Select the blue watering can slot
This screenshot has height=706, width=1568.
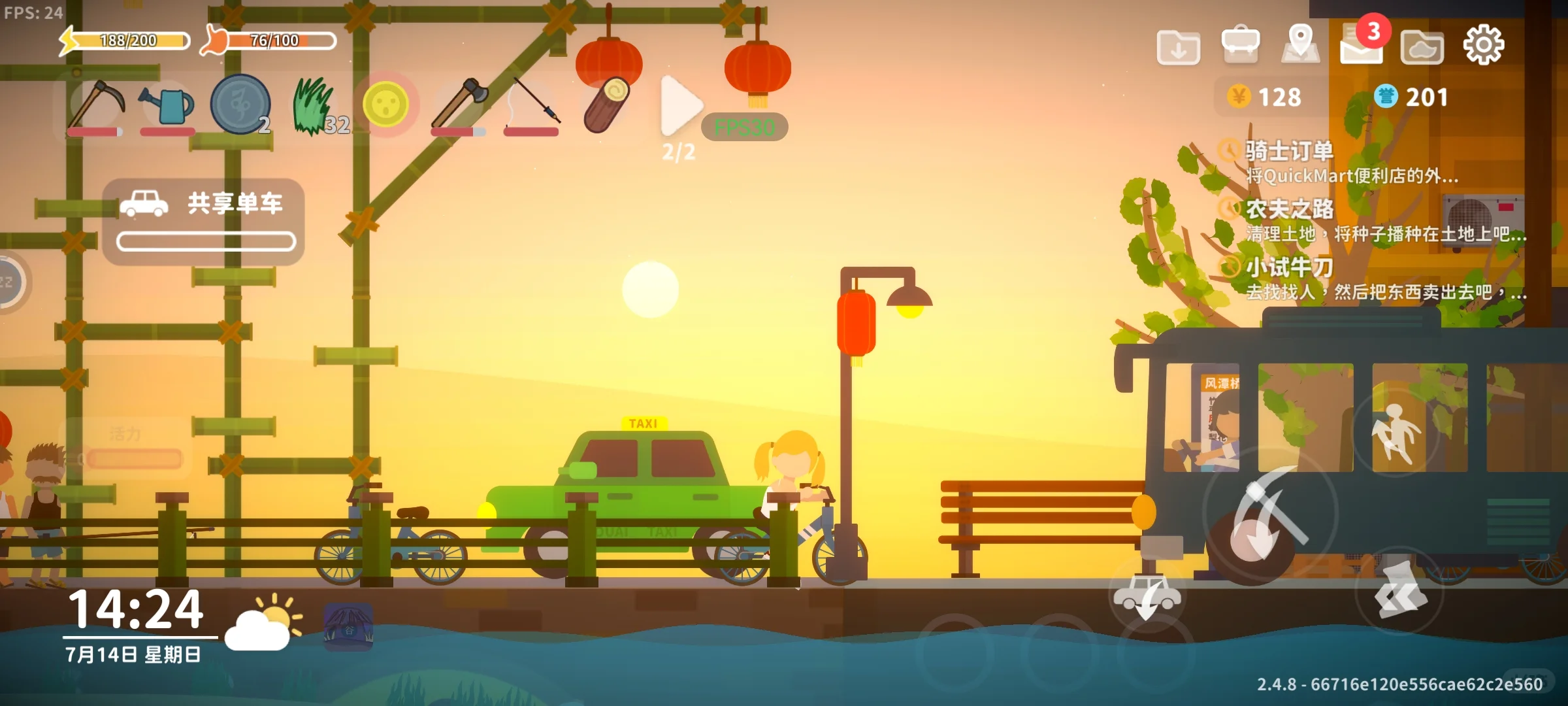(x=167, y=105)
